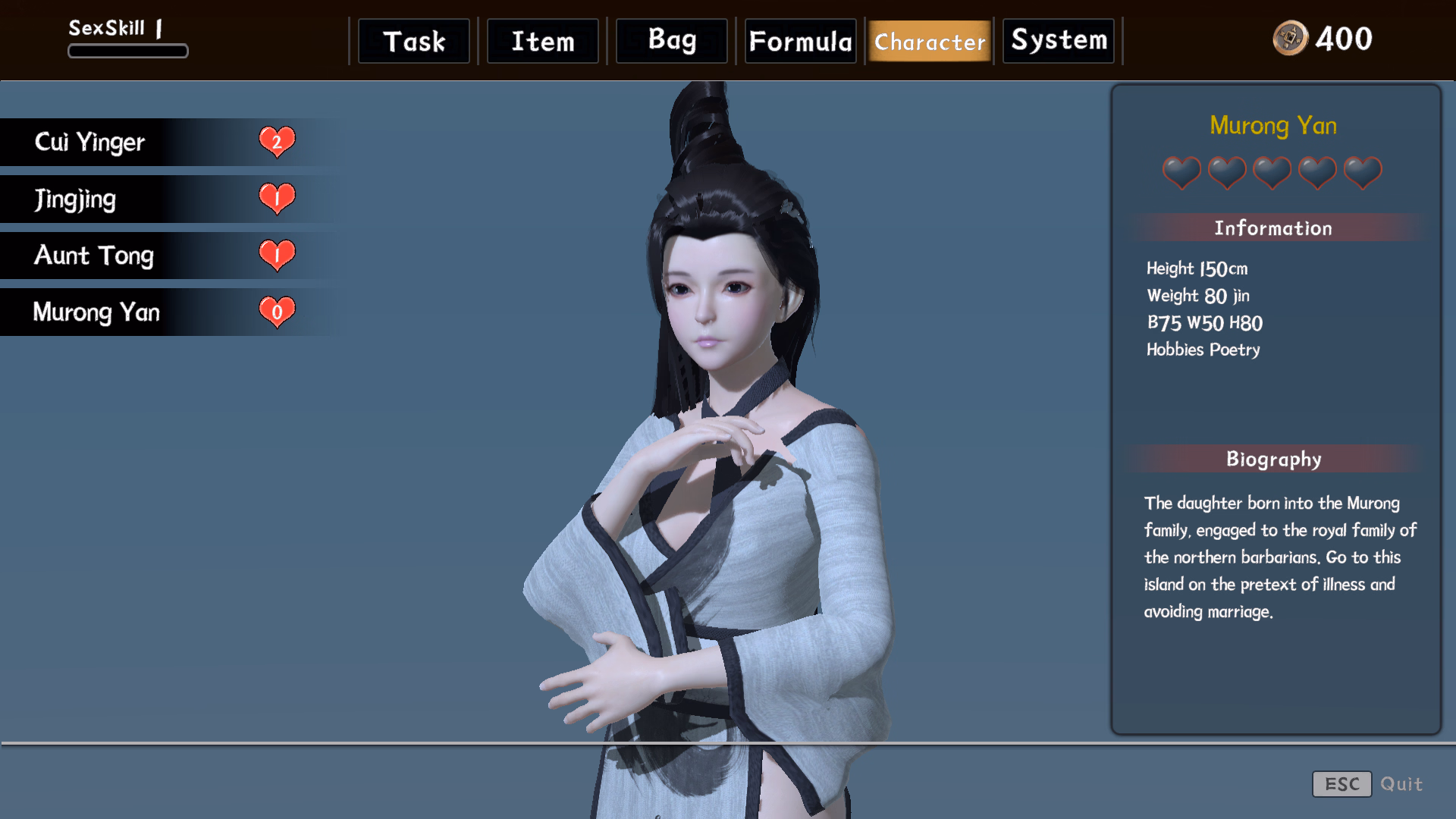The image size is (1456, 819).
Task: Click Aunt Tong's heart icon
Action: tap(277, 255)
